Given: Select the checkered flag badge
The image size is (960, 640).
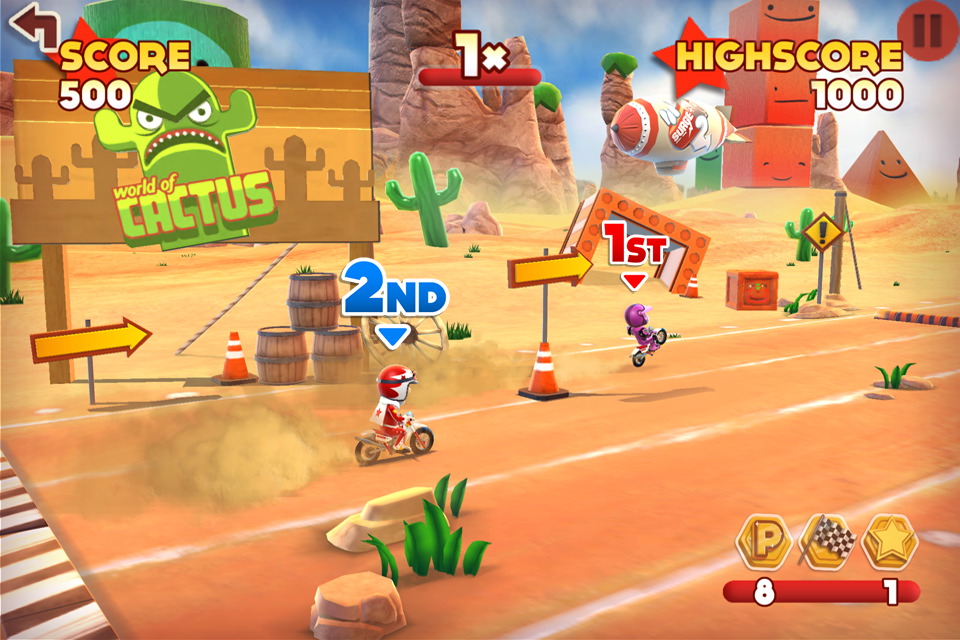Looking at the screenshot, I should (x=828, y=543).
